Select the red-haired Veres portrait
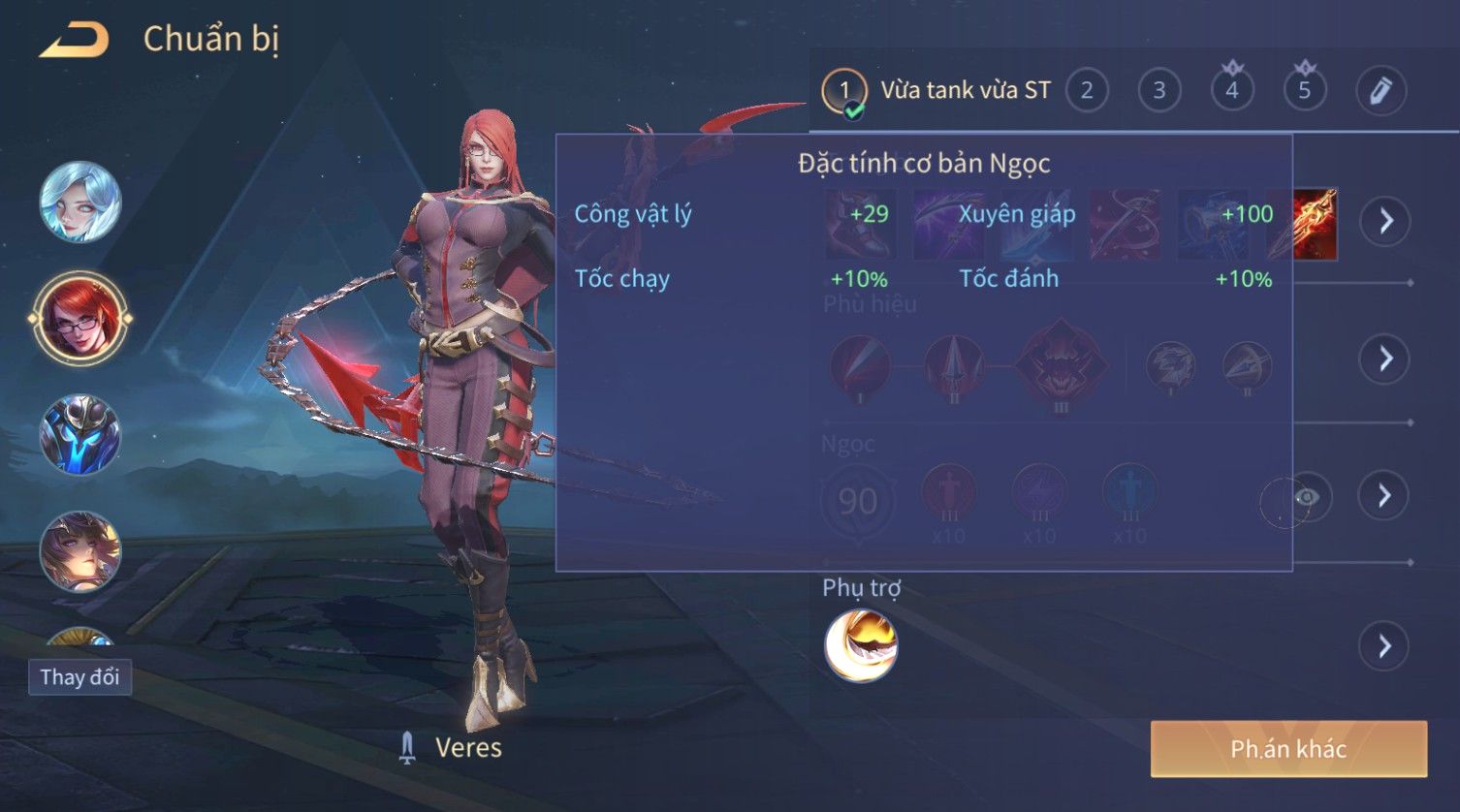The height and width of the screenshot is (812, 1460). [80, 318]
